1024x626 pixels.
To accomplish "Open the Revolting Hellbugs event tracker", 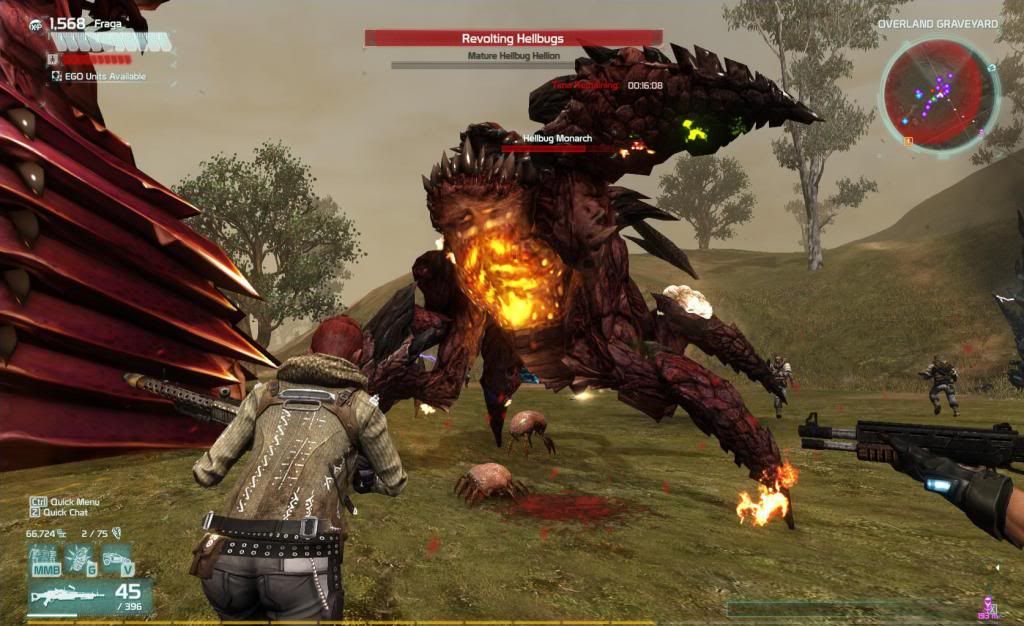I will pyautogui.click(x=512, y=39).
